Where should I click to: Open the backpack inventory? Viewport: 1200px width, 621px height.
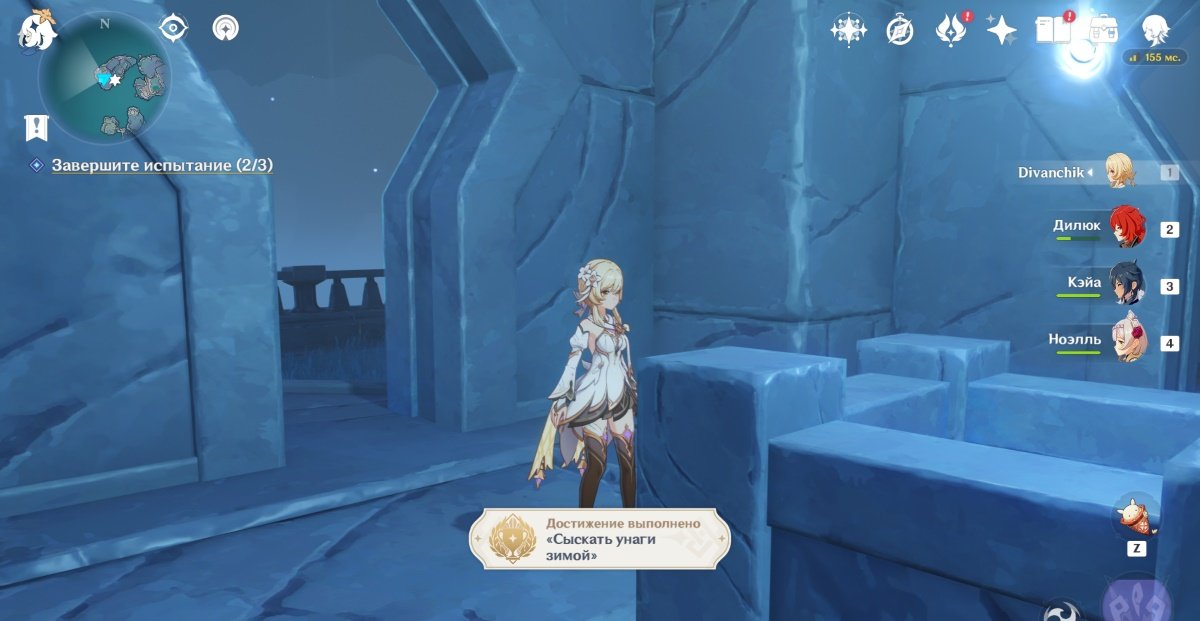click(x=1103, y=30)
